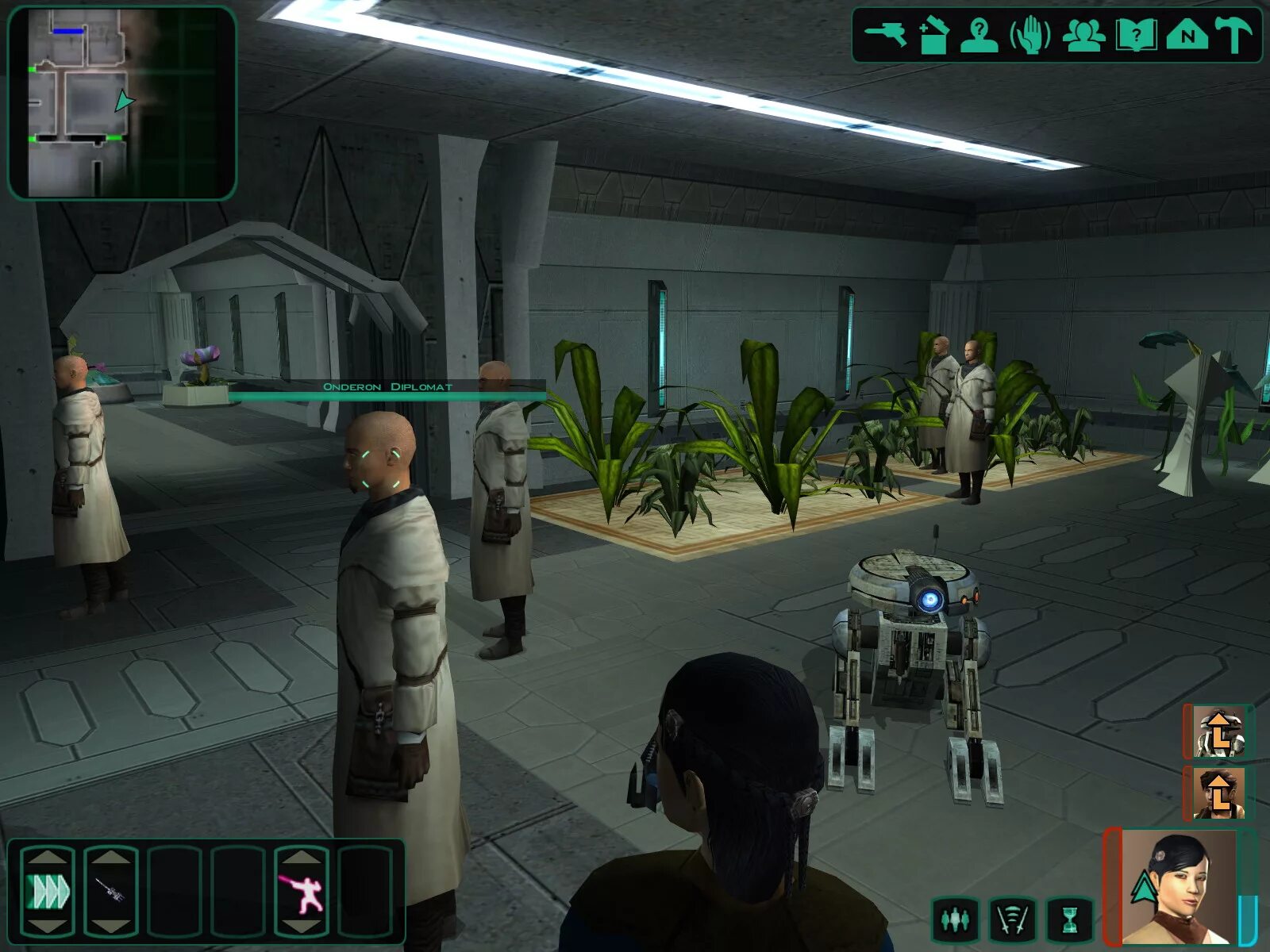Screen dimensions: 1270x952
Task: Cycle up the triple-arrow action slot
Action: point(48,857)
